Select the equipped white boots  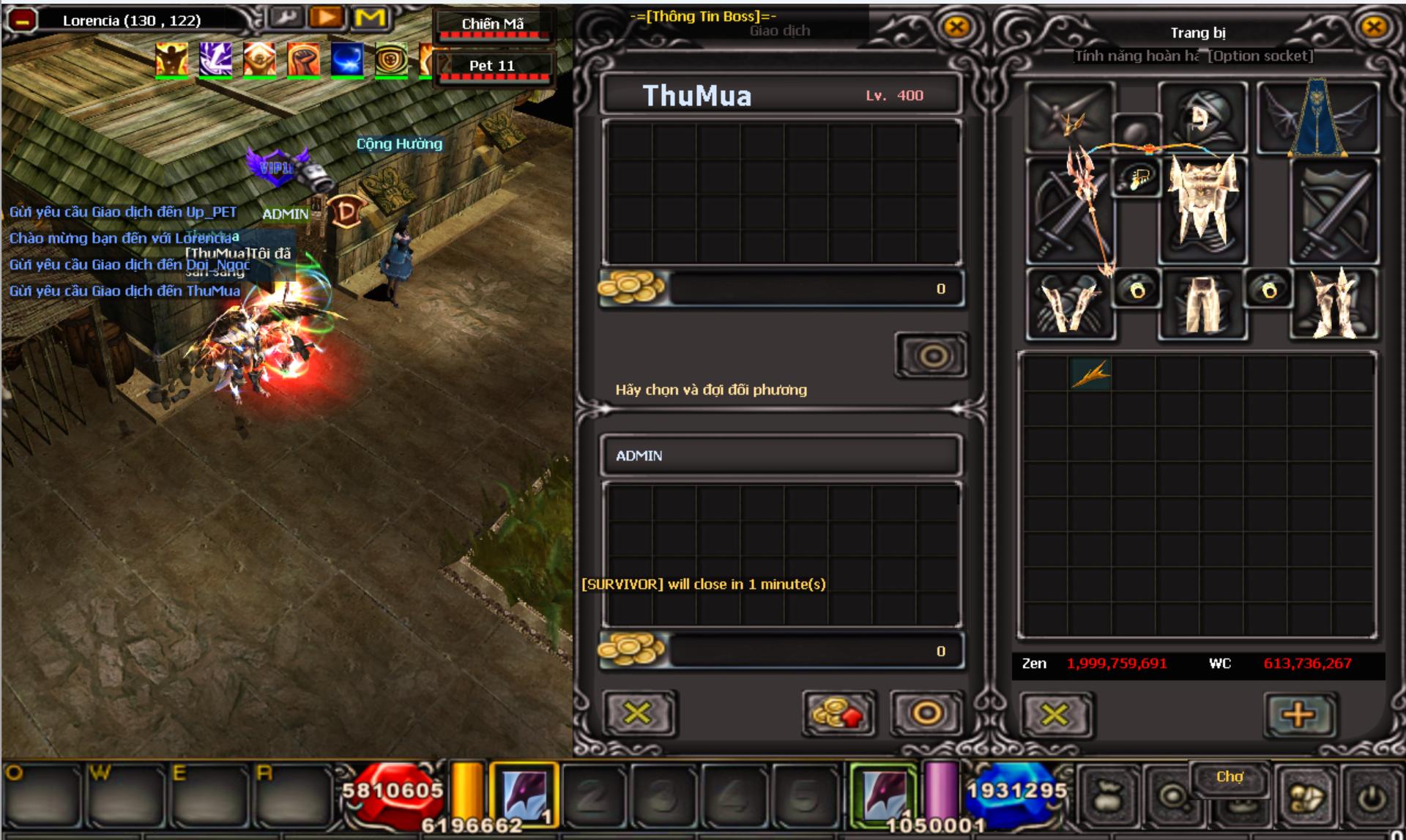1334,302
